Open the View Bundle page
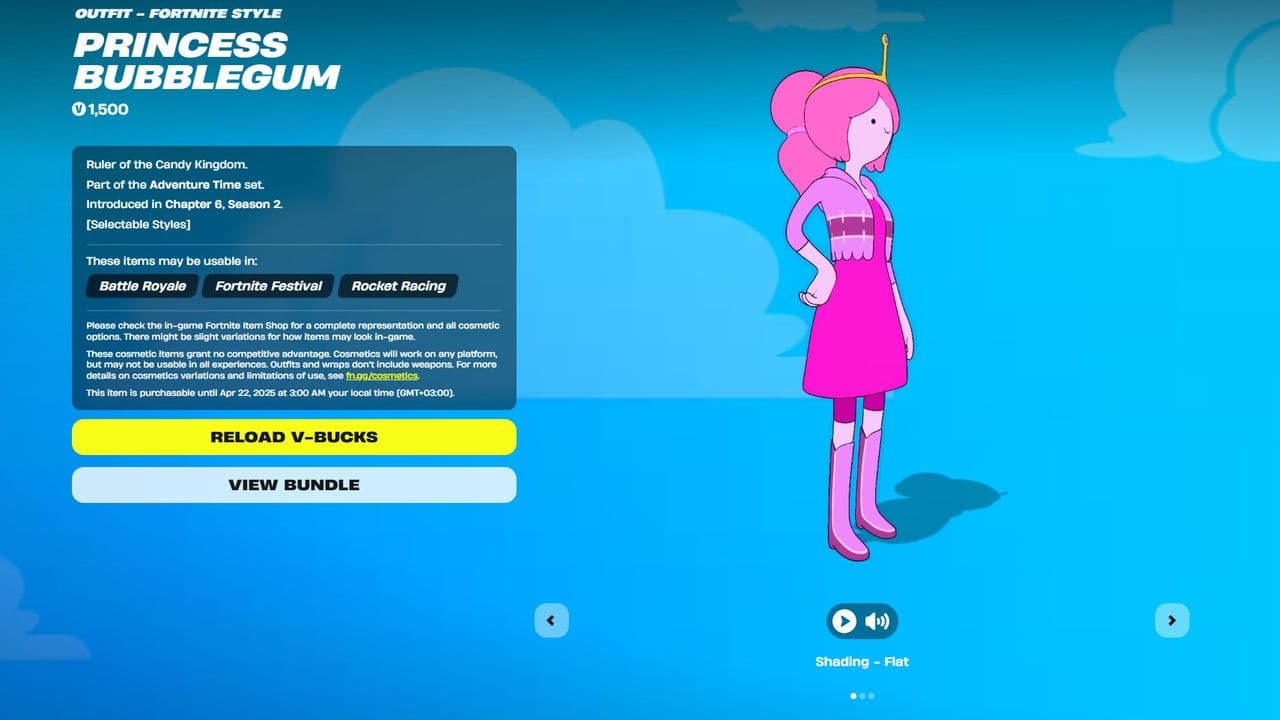 pos(293,485)
